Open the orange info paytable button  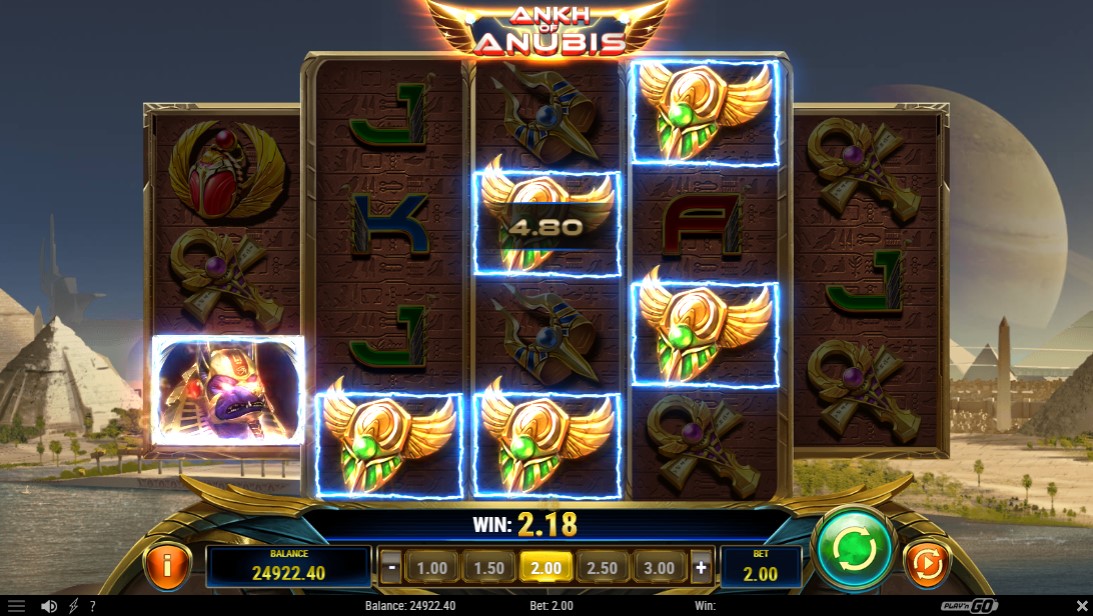167,565
